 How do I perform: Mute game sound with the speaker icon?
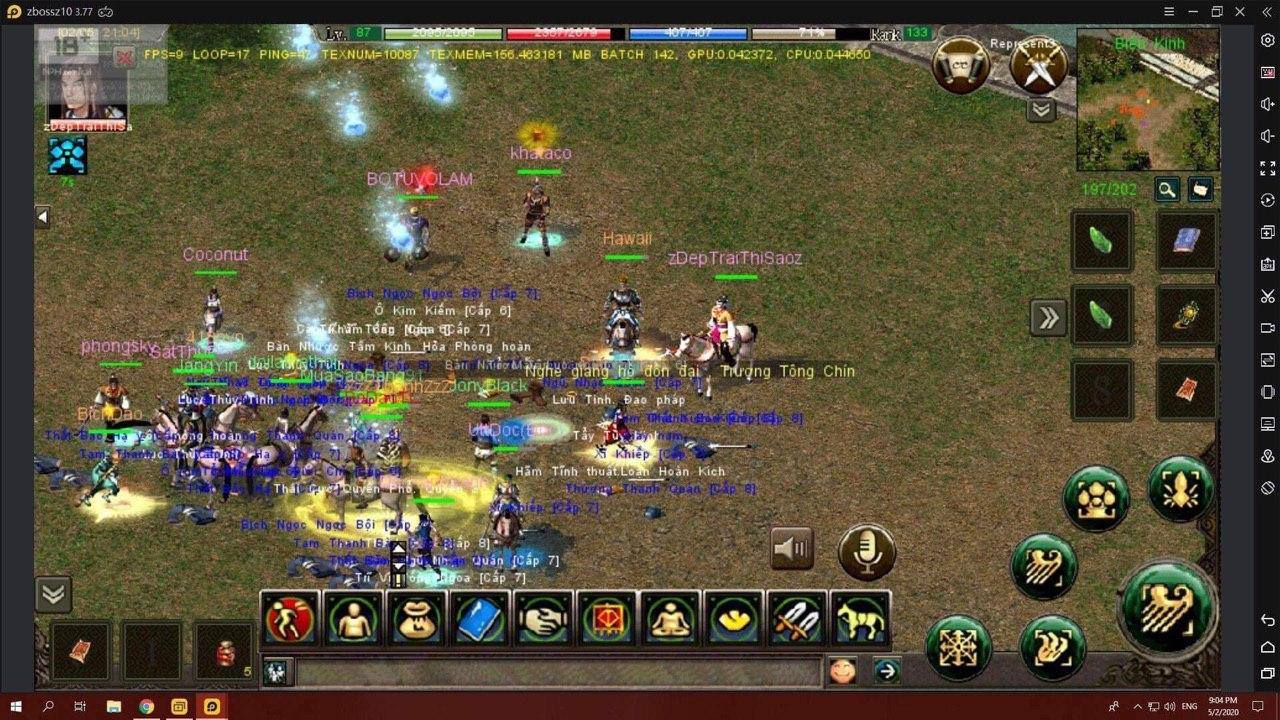[x=791, y=547]
